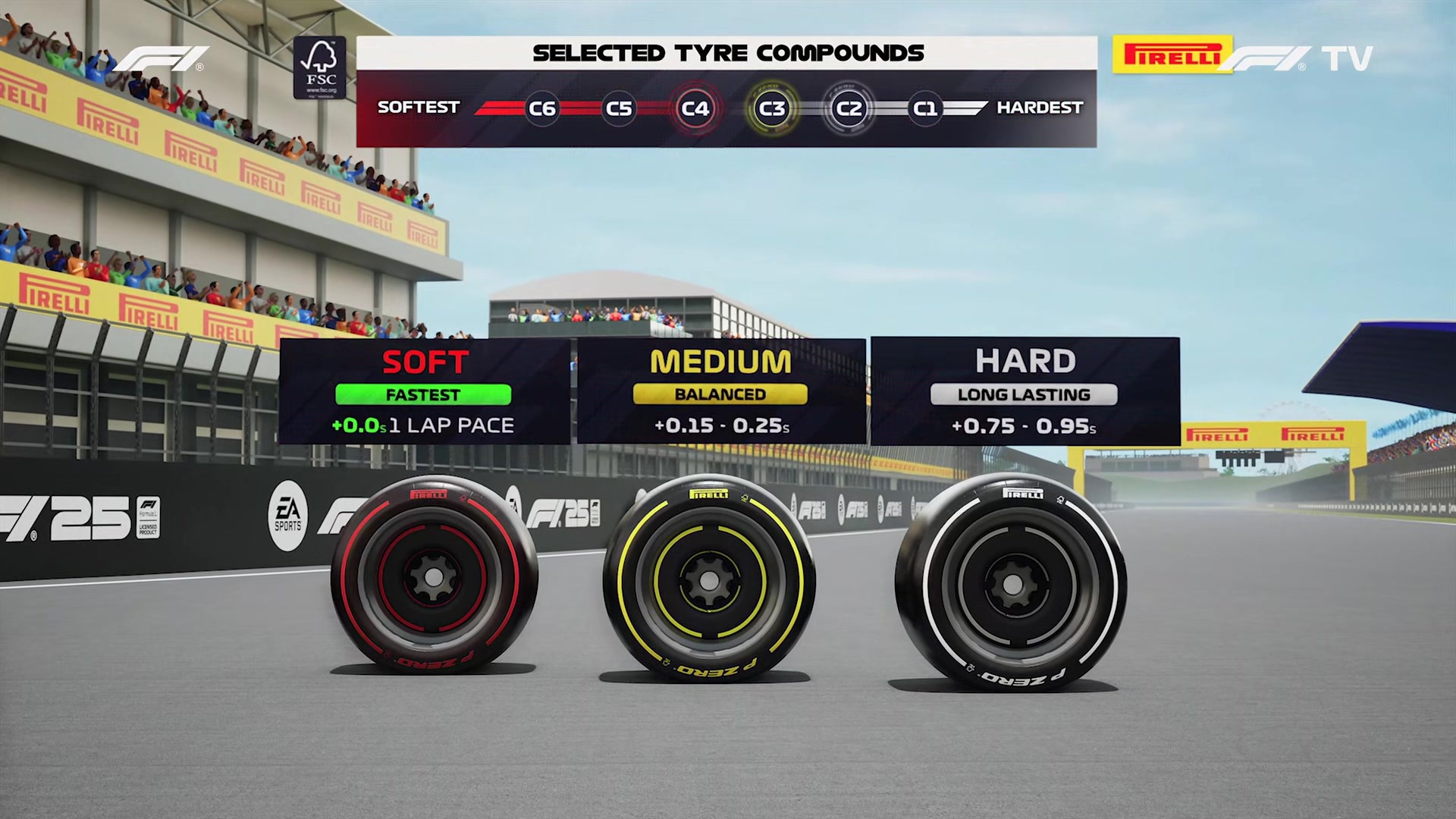Select the highlighted C4 compound icon
Screen dimensions: 1456x819
point(697,108)
